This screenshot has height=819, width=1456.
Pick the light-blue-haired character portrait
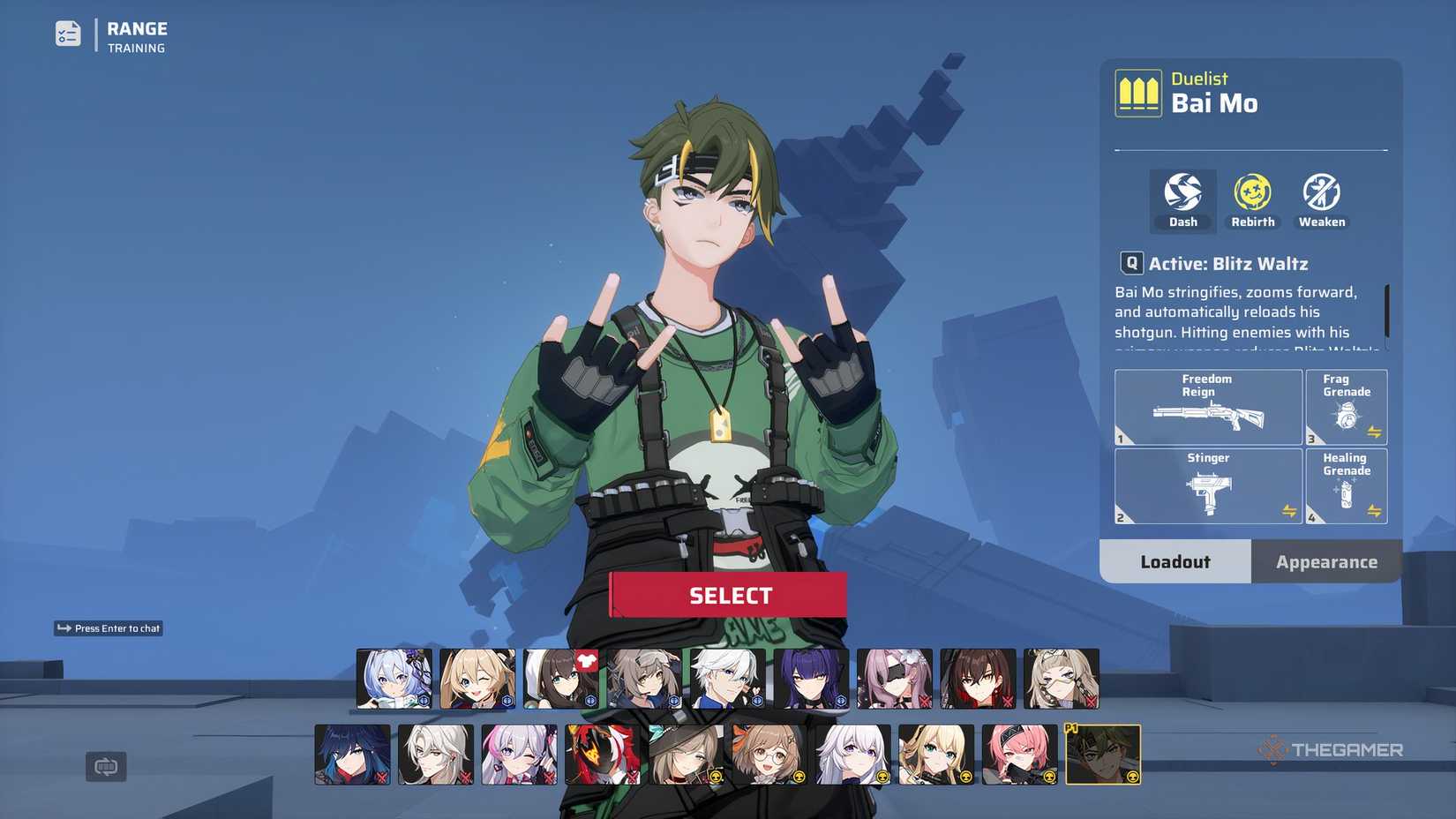coord(394,679)
